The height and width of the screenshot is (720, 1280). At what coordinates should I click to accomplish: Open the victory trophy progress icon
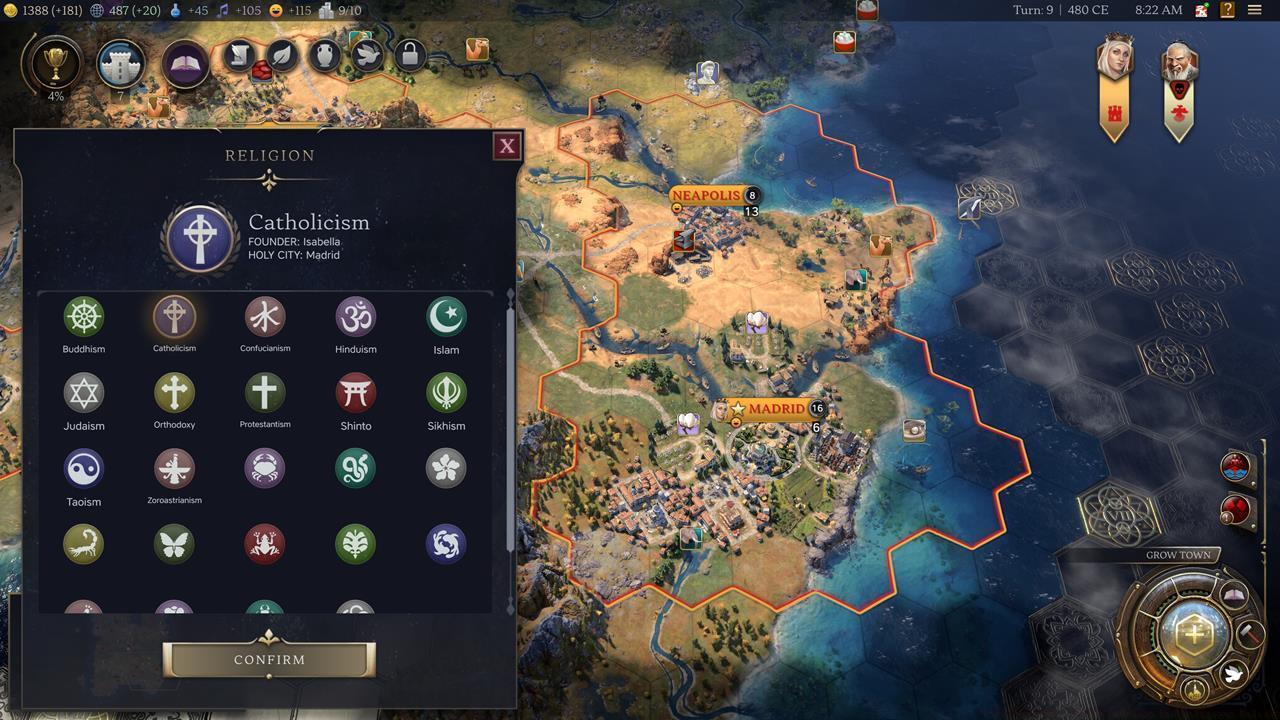[56, 64]
